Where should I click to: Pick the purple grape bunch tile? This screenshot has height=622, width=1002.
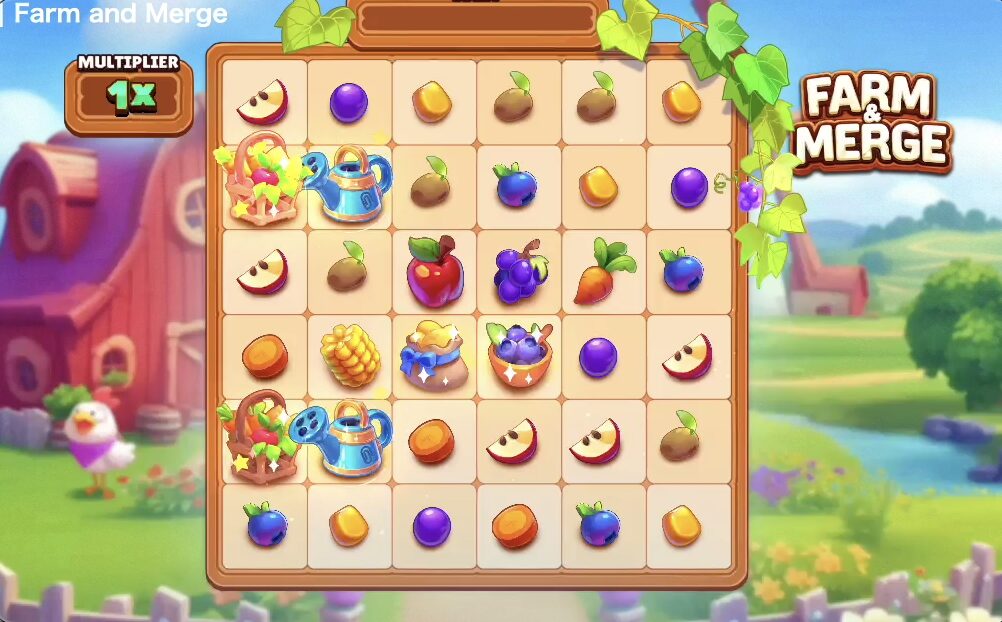[x=517, y=271]
